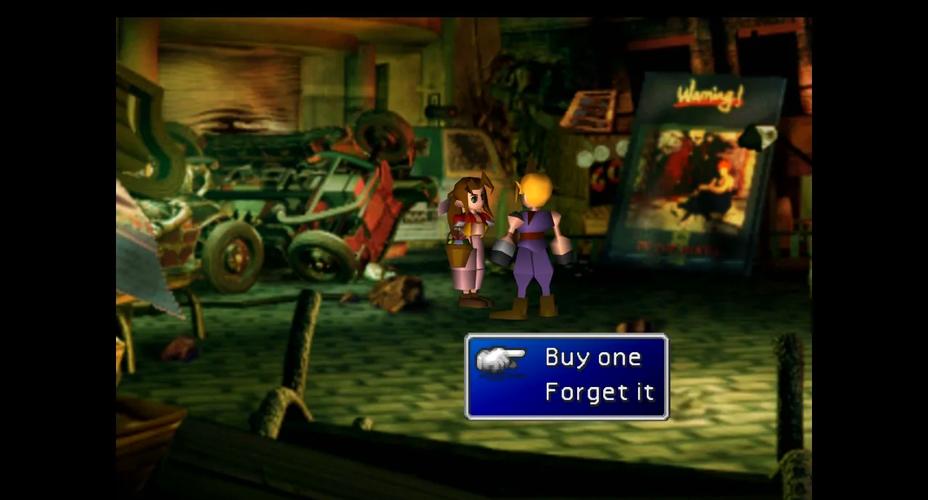Select "Forget it" to decline

tap(599, 392)
